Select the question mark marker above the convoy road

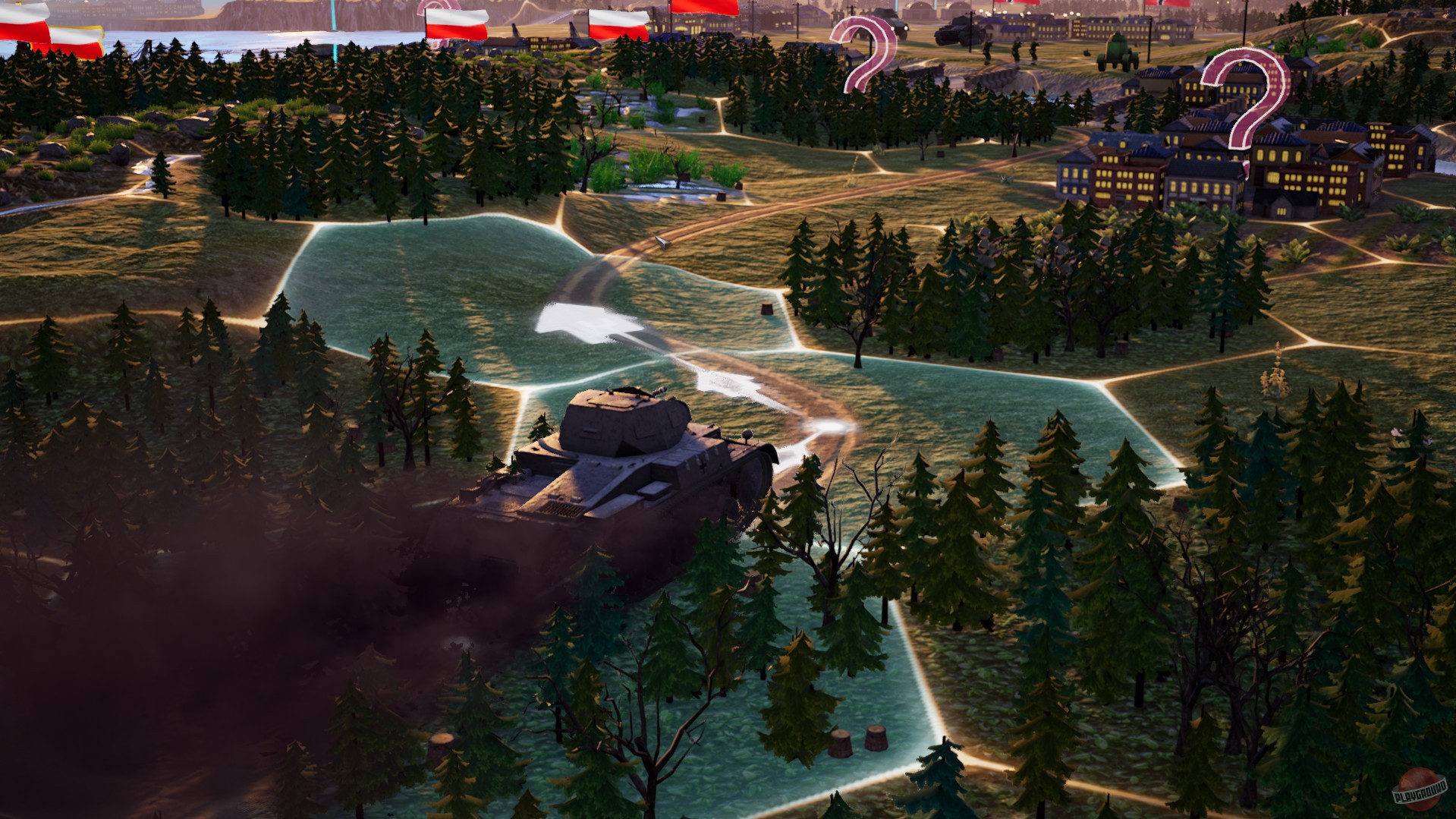click(865, 53)
